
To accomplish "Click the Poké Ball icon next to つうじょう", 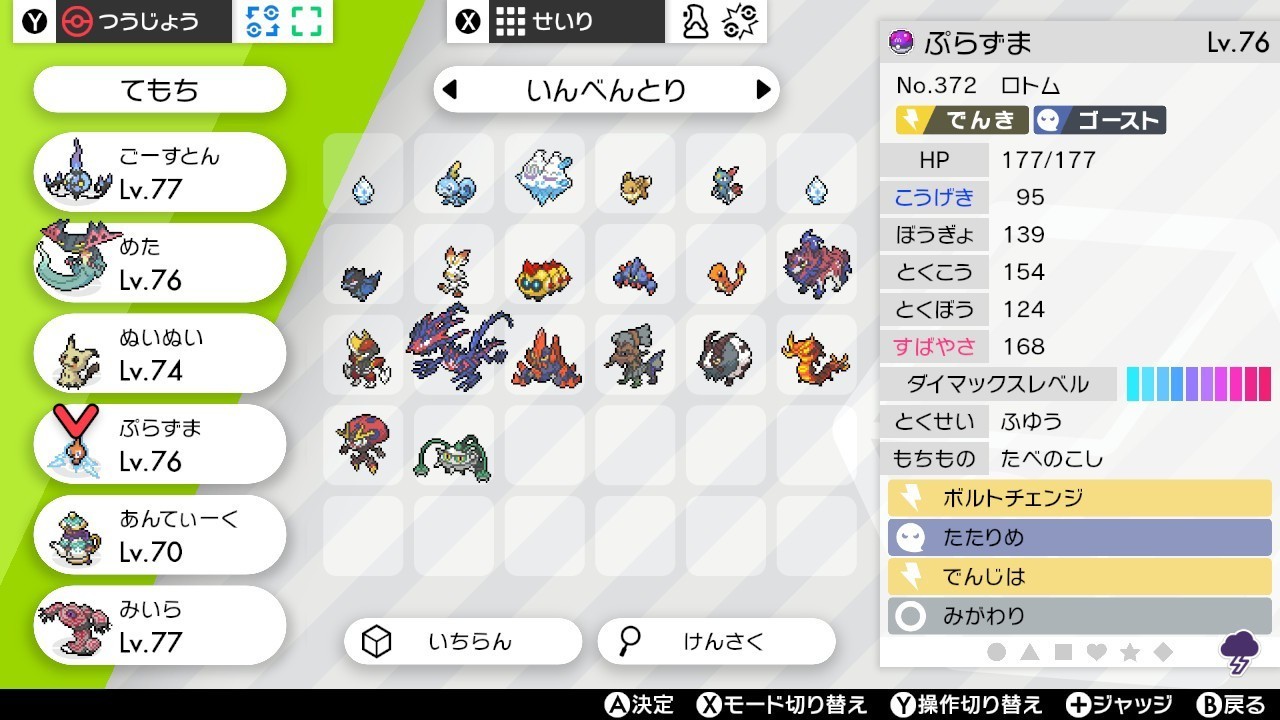I will point(76,20).
